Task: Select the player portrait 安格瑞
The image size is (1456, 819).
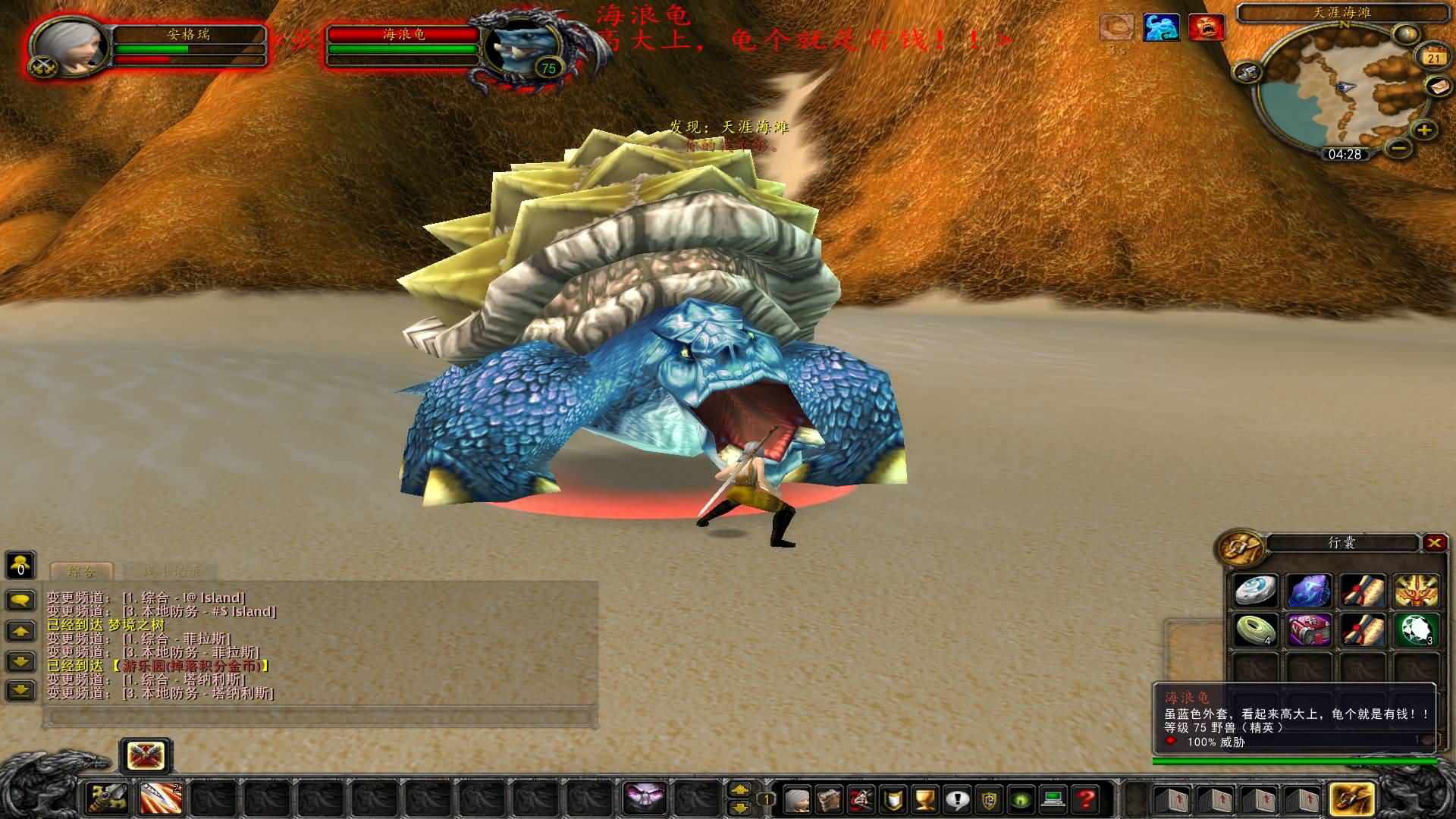Action: coord(67,45)
